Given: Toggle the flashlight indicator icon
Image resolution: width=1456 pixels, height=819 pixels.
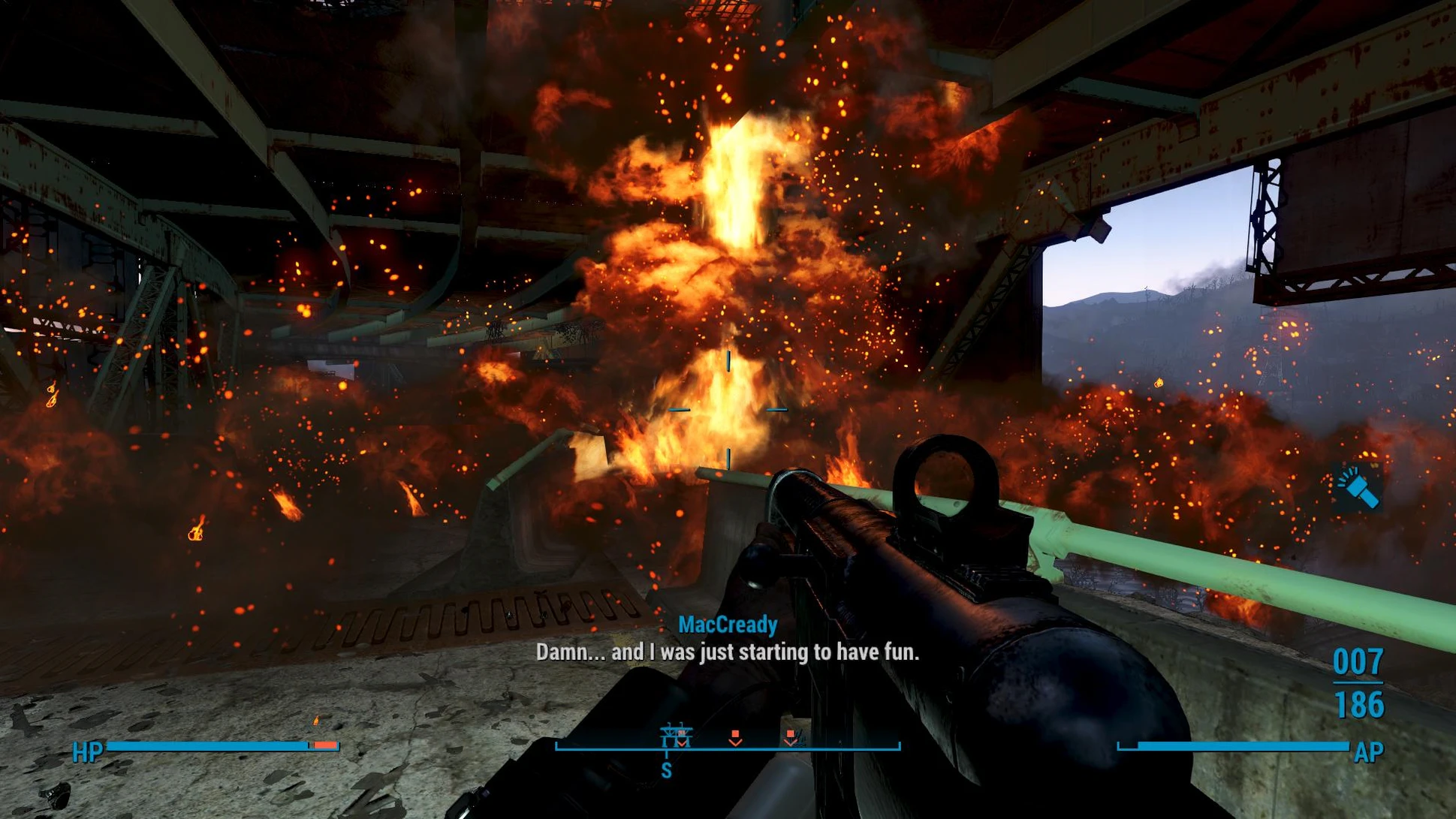Looking at the screenshot, I should [x=1358, y=487].
